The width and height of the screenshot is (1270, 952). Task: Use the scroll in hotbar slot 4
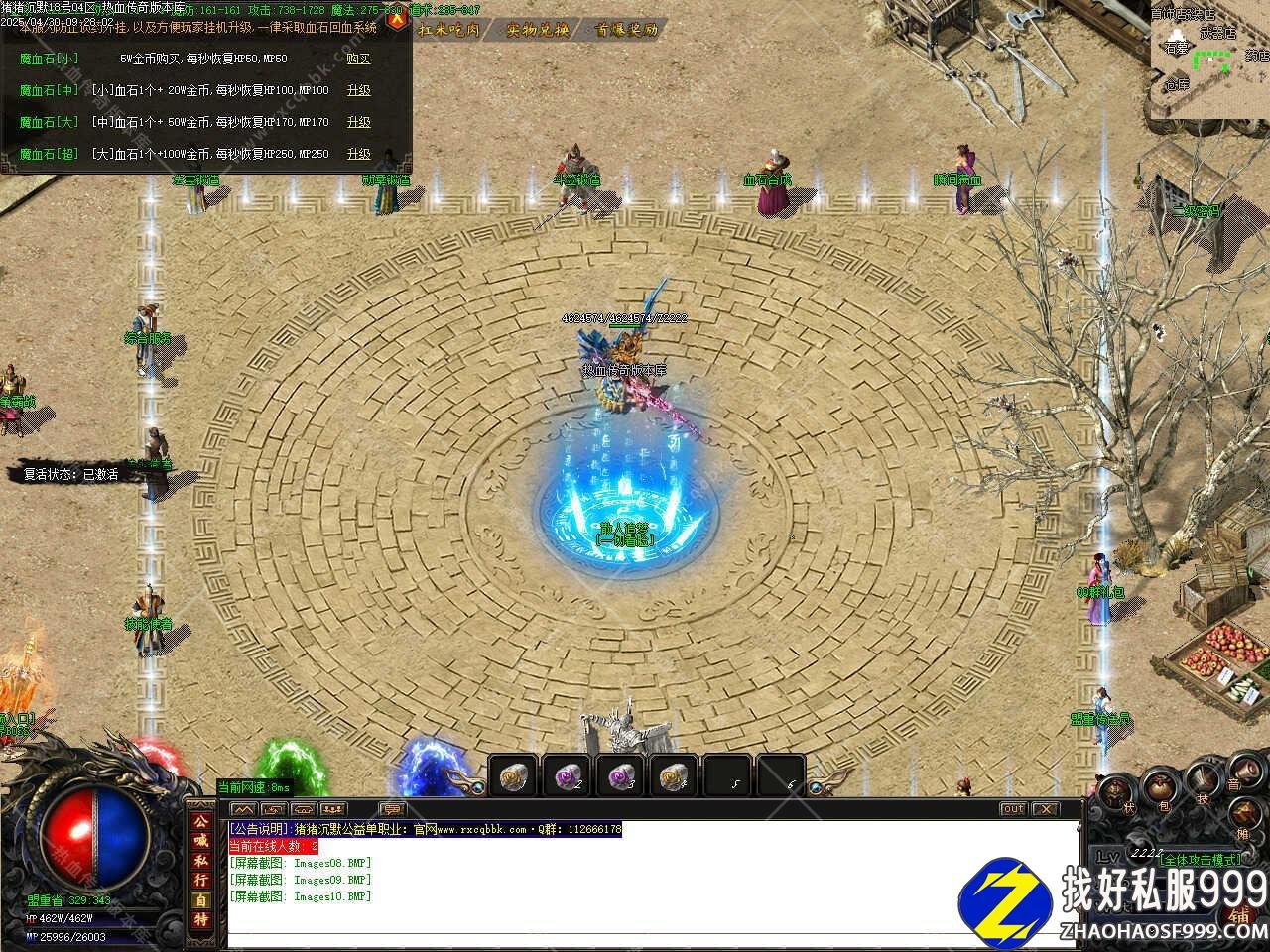pyautogui.click(x=674, y=775)
